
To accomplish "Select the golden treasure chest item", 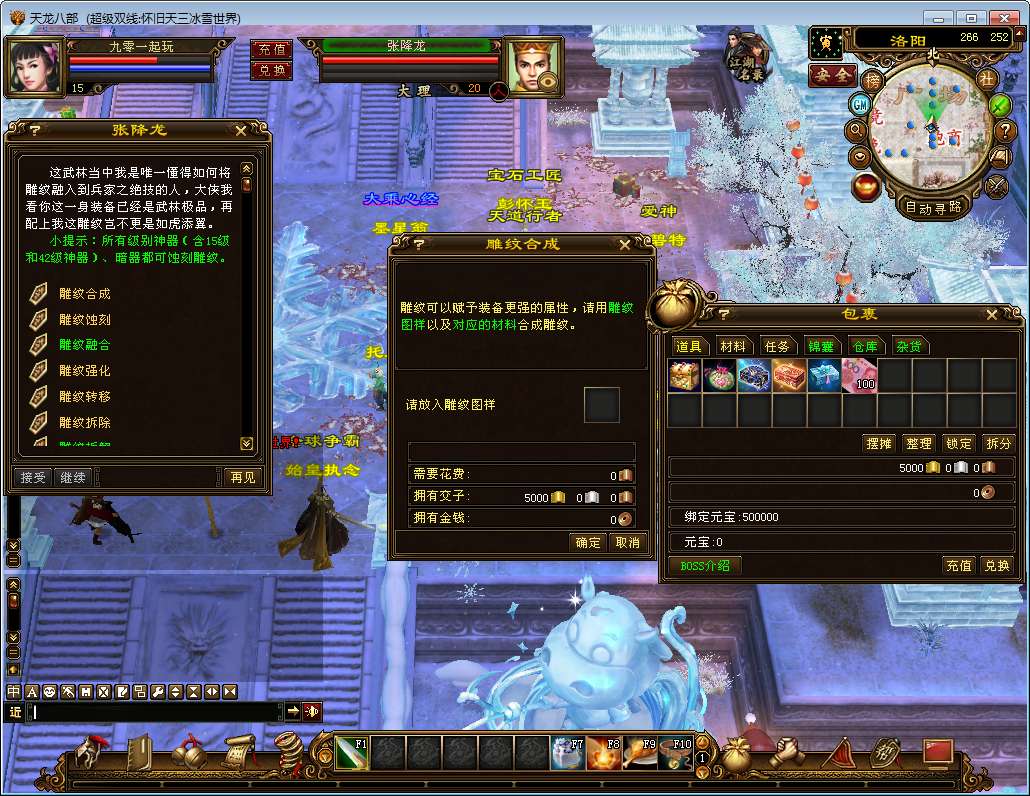I will tap(686, 376).
